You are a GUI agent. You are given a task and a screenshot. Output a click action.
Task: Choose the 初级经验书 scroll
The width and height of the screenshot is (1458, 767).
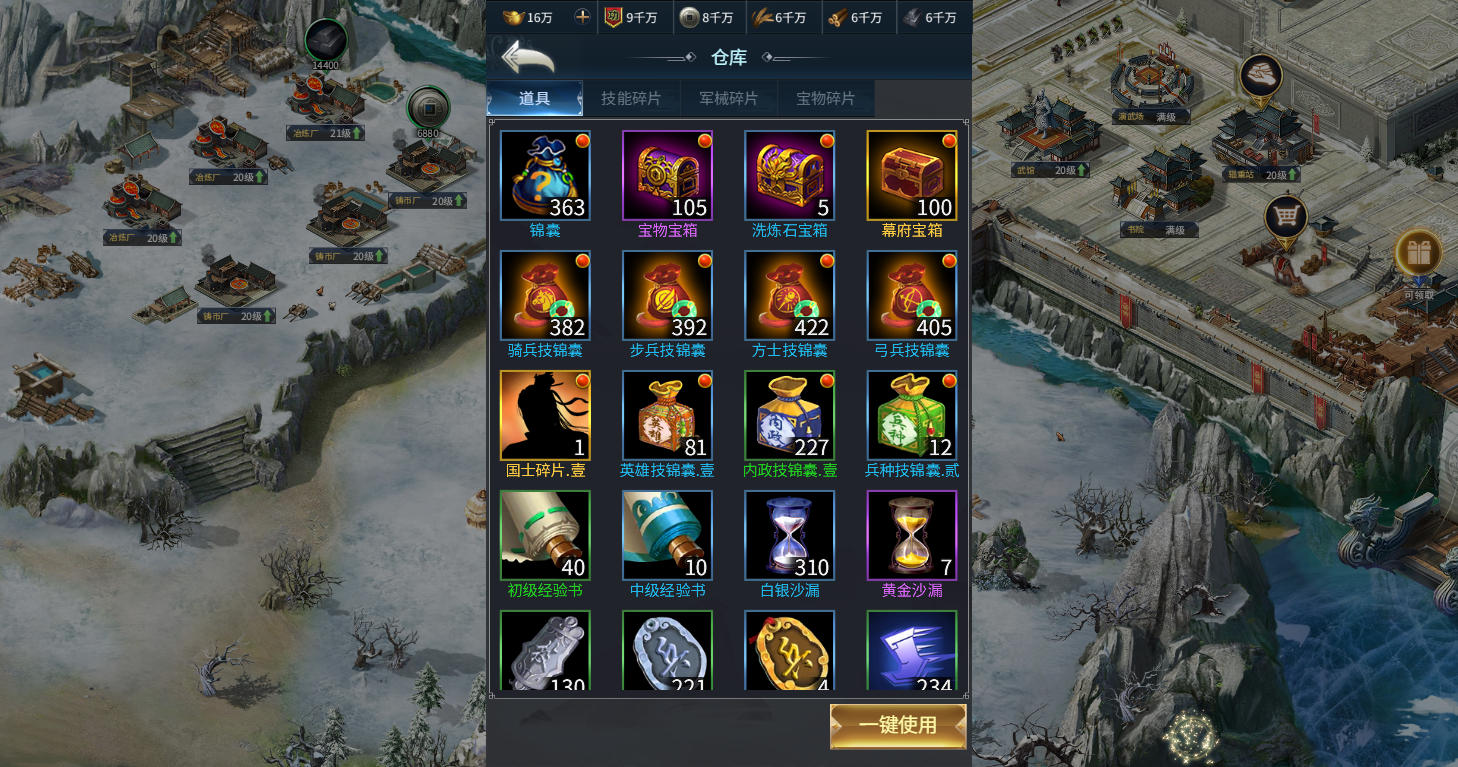tap(545, 536)
